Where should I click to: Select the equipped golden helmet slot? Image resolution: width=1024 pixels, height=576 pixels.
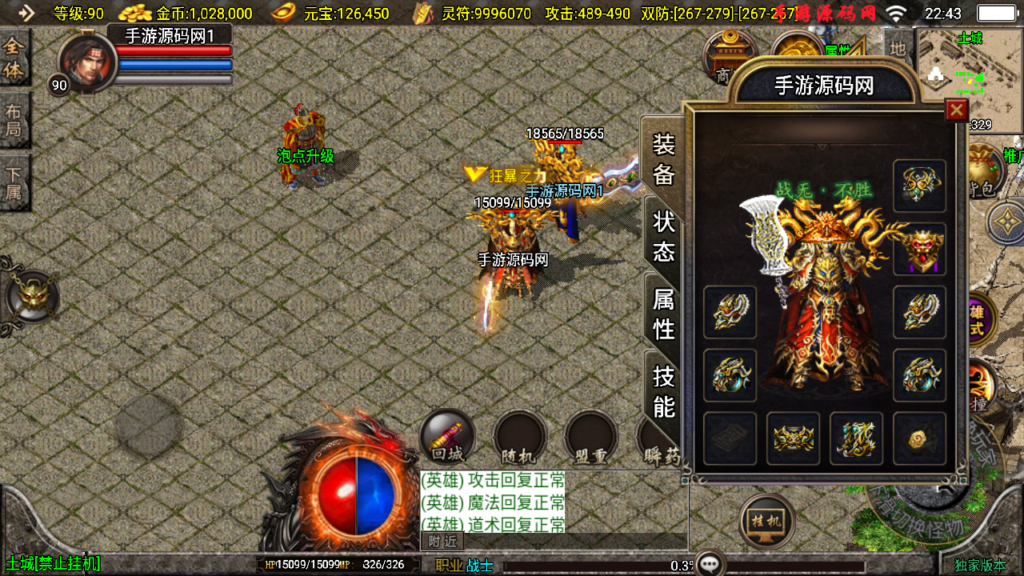[x=919, y=186]
